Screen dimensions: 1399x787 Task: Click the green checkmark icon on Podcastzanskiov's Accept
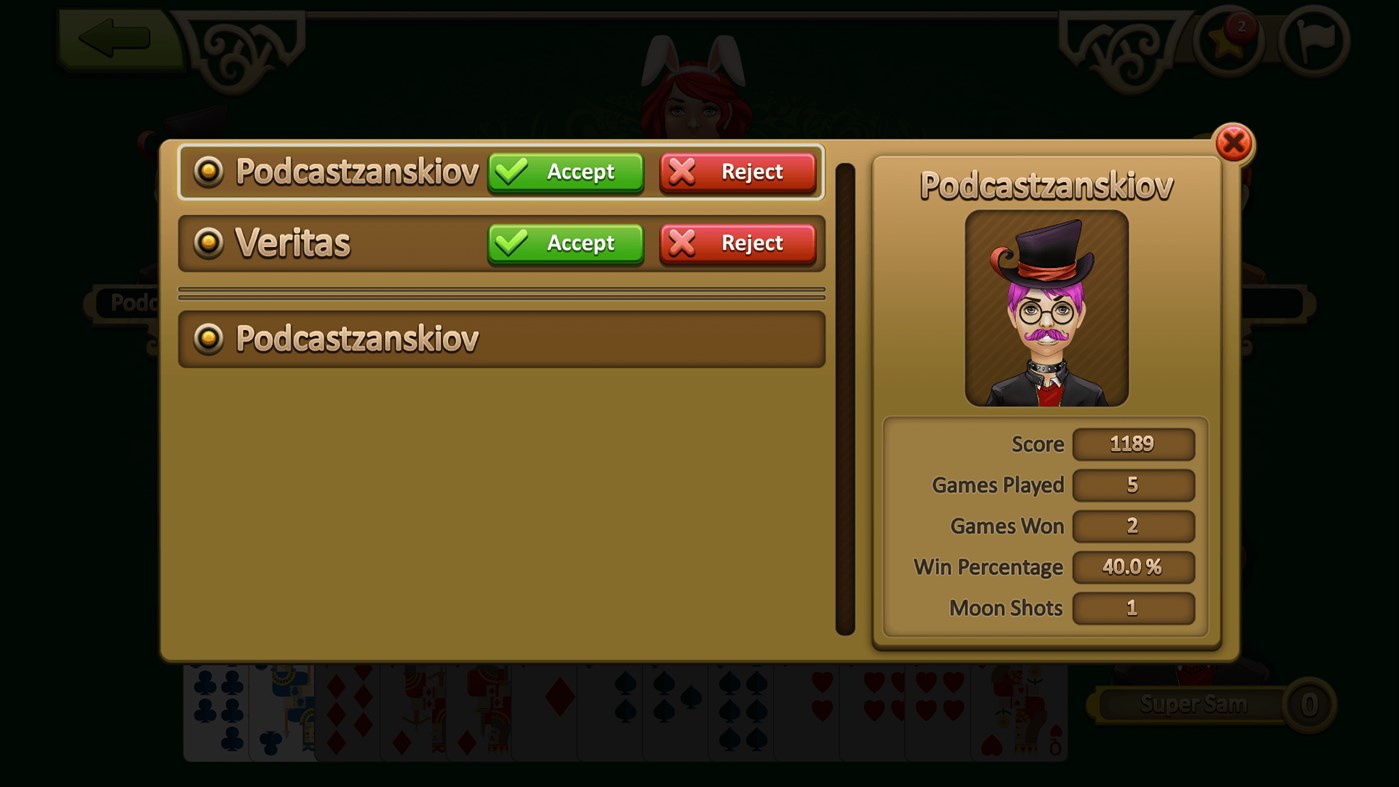512,171
